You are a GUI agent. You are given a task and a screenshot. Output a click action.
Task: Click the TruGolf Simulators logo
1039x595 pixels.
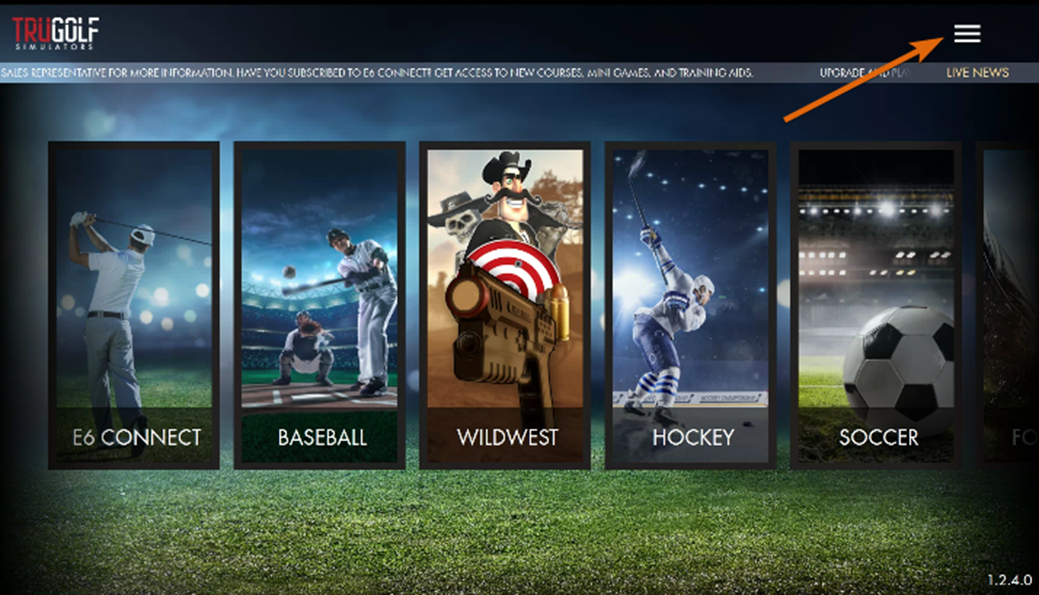(x=56, y=33)
